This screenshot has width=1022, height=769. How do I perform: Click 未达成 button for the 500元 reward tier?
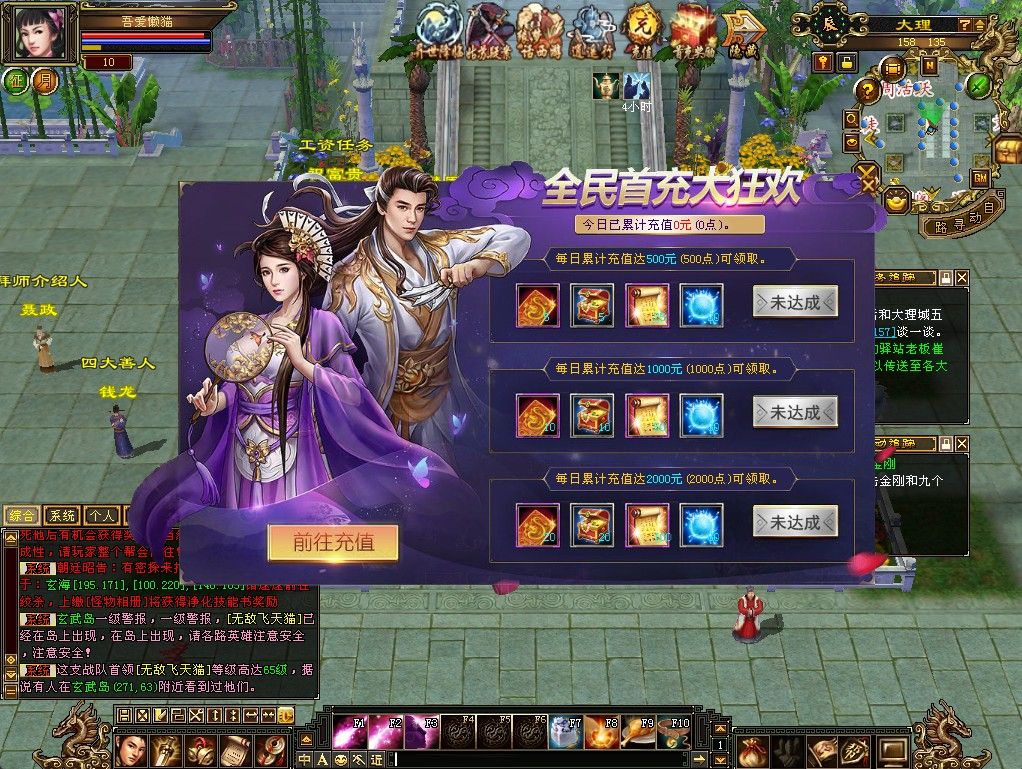coord(795,302)
